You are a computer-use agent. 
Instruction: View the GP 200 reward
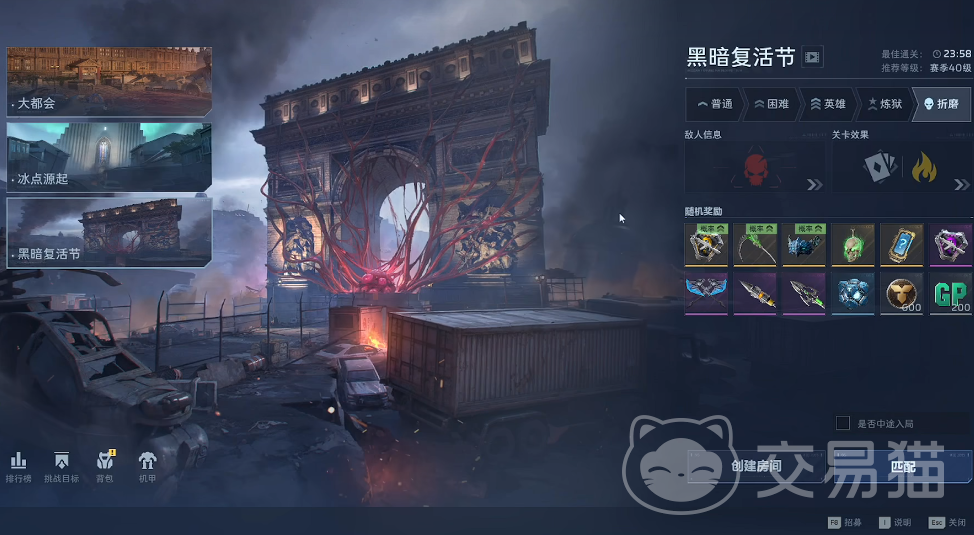pyautogui.click(x=950, y=293)
